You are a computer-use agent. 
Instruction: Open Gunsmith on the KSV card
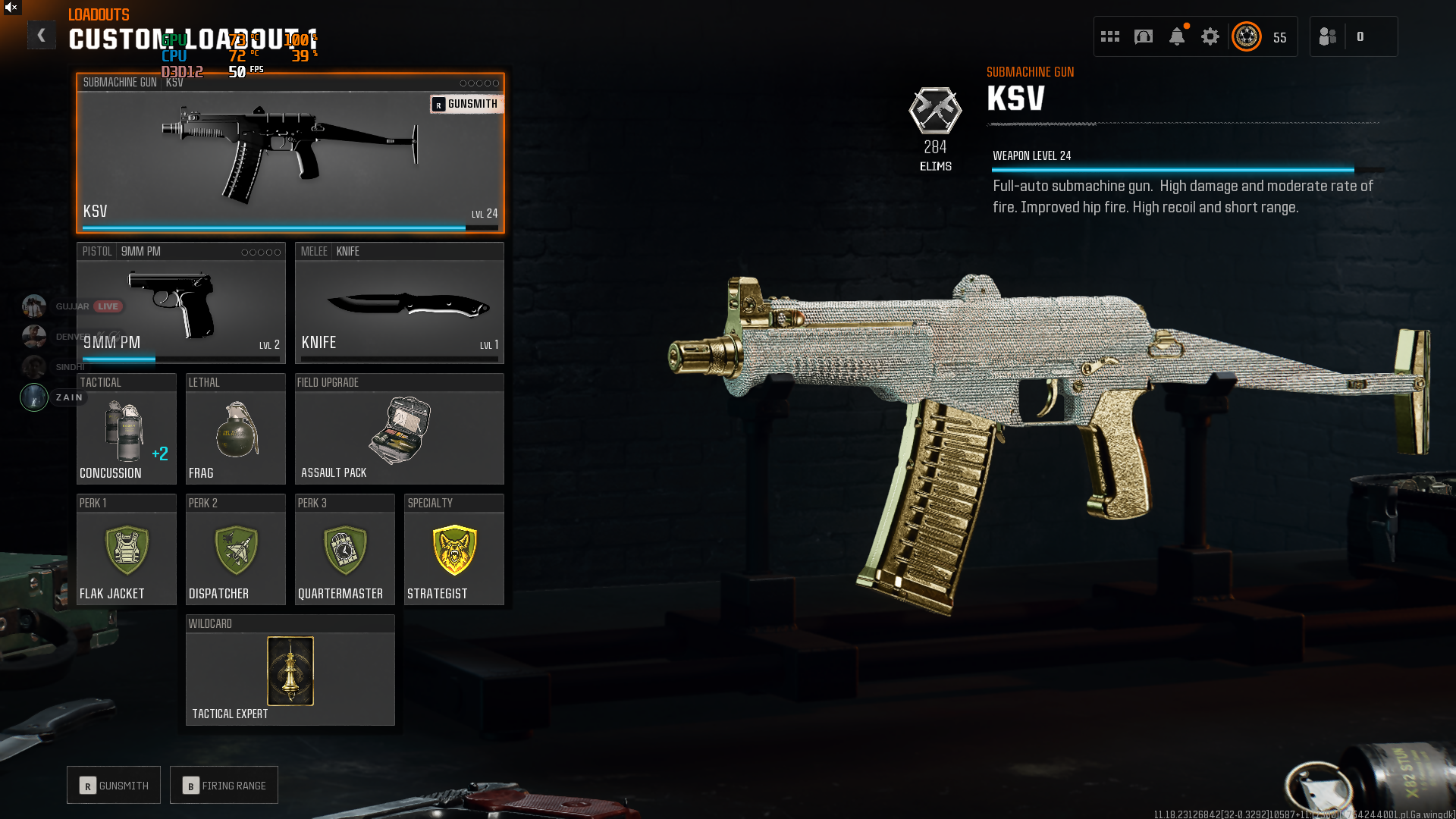466,104
